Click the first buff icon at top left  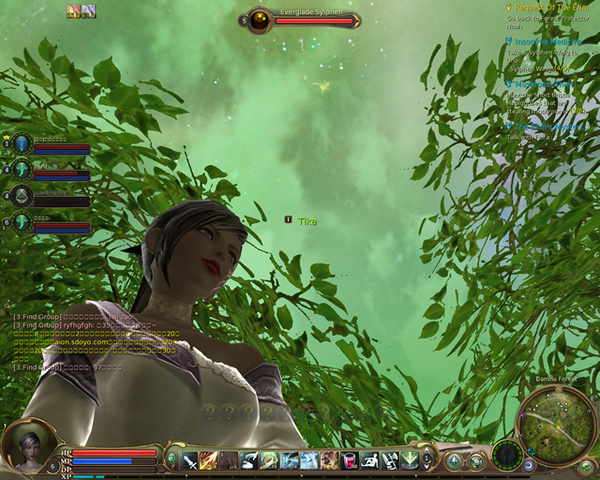[x=73, y=11]
